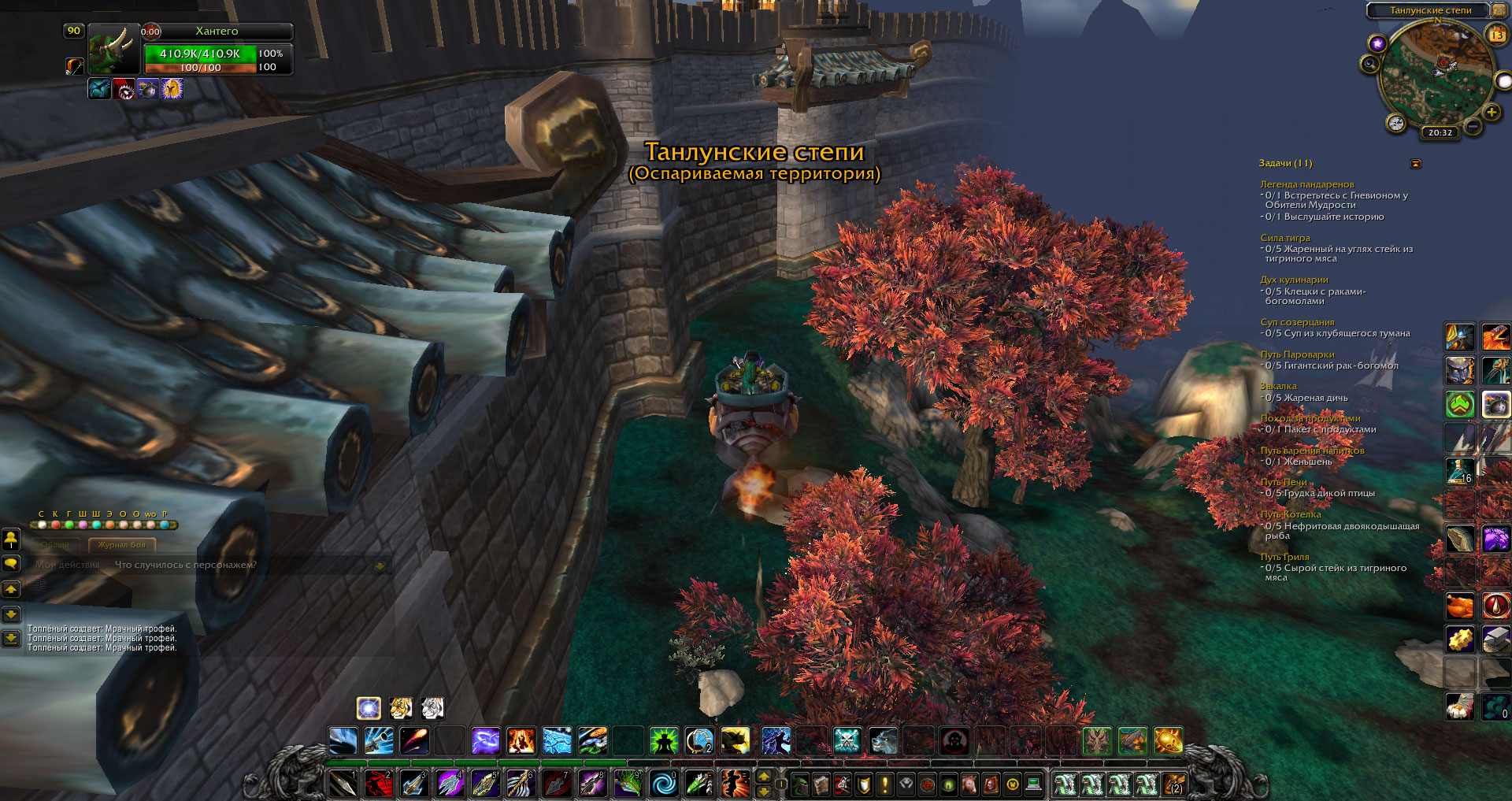Toggle the minimap tracking magnifier button
This screenshot has height=801, width=1512.
[1370, 64]
